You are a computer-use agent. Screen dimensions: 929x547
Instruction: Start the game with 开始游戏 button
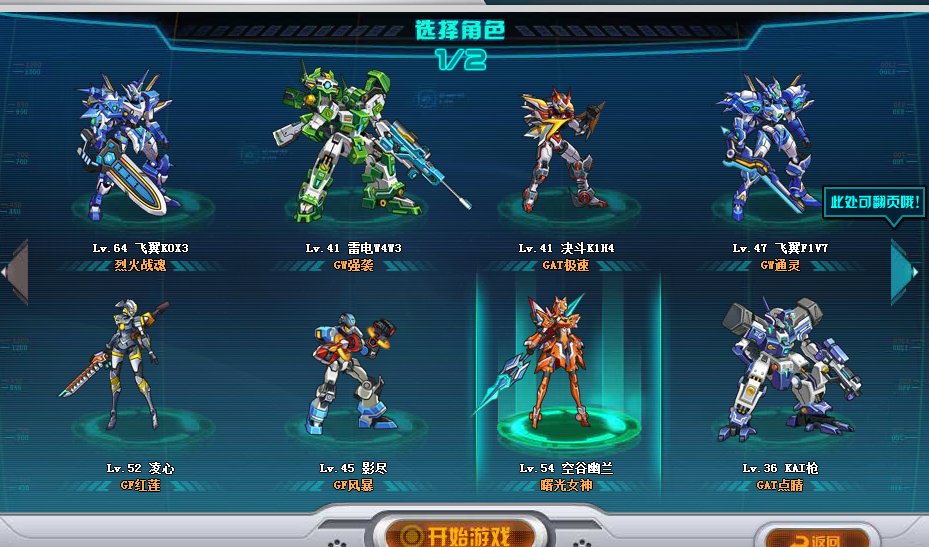(x=451, y=533)
